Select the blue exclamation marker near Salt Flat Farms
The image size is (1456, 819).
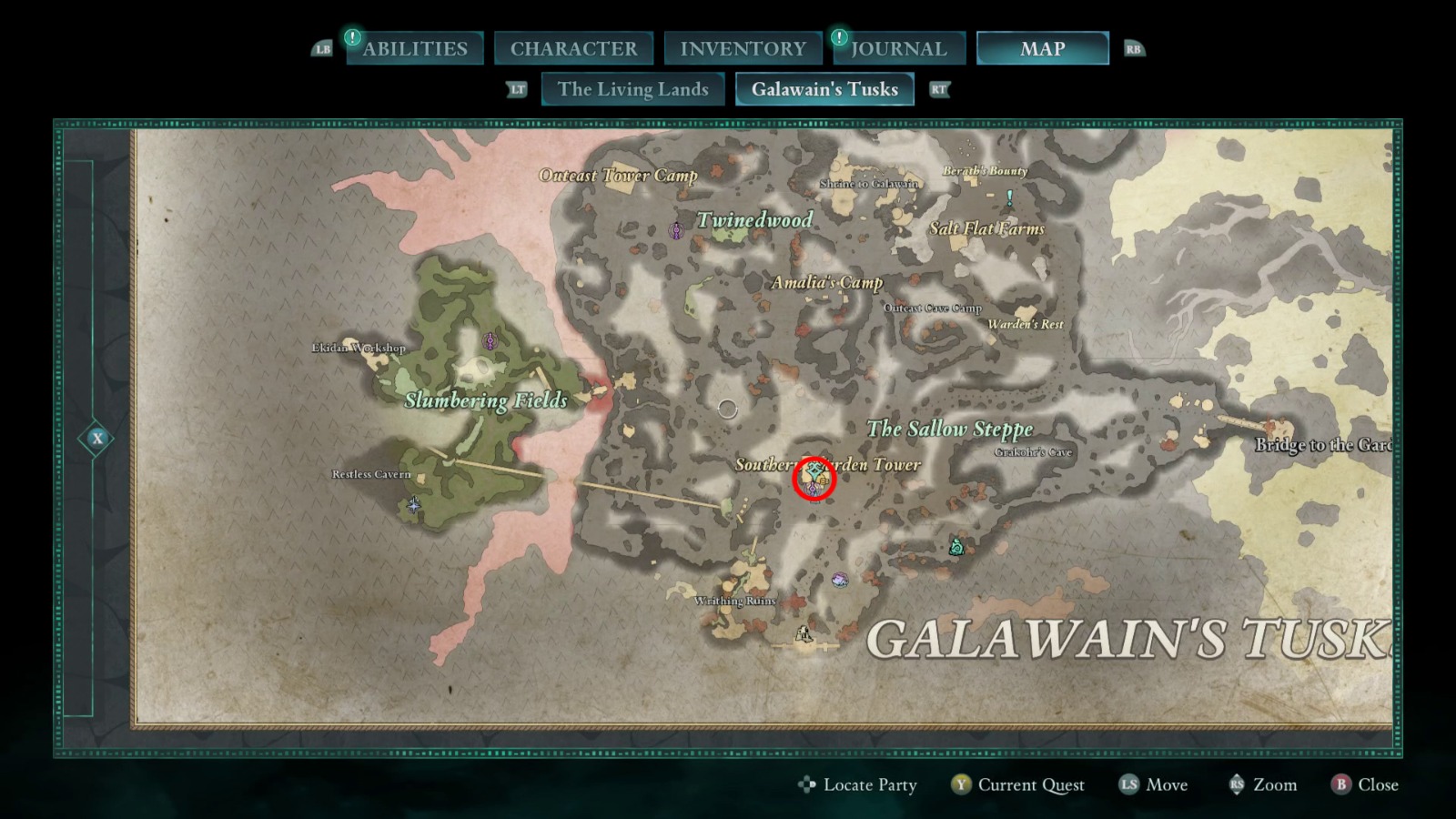pos(1008,195)
